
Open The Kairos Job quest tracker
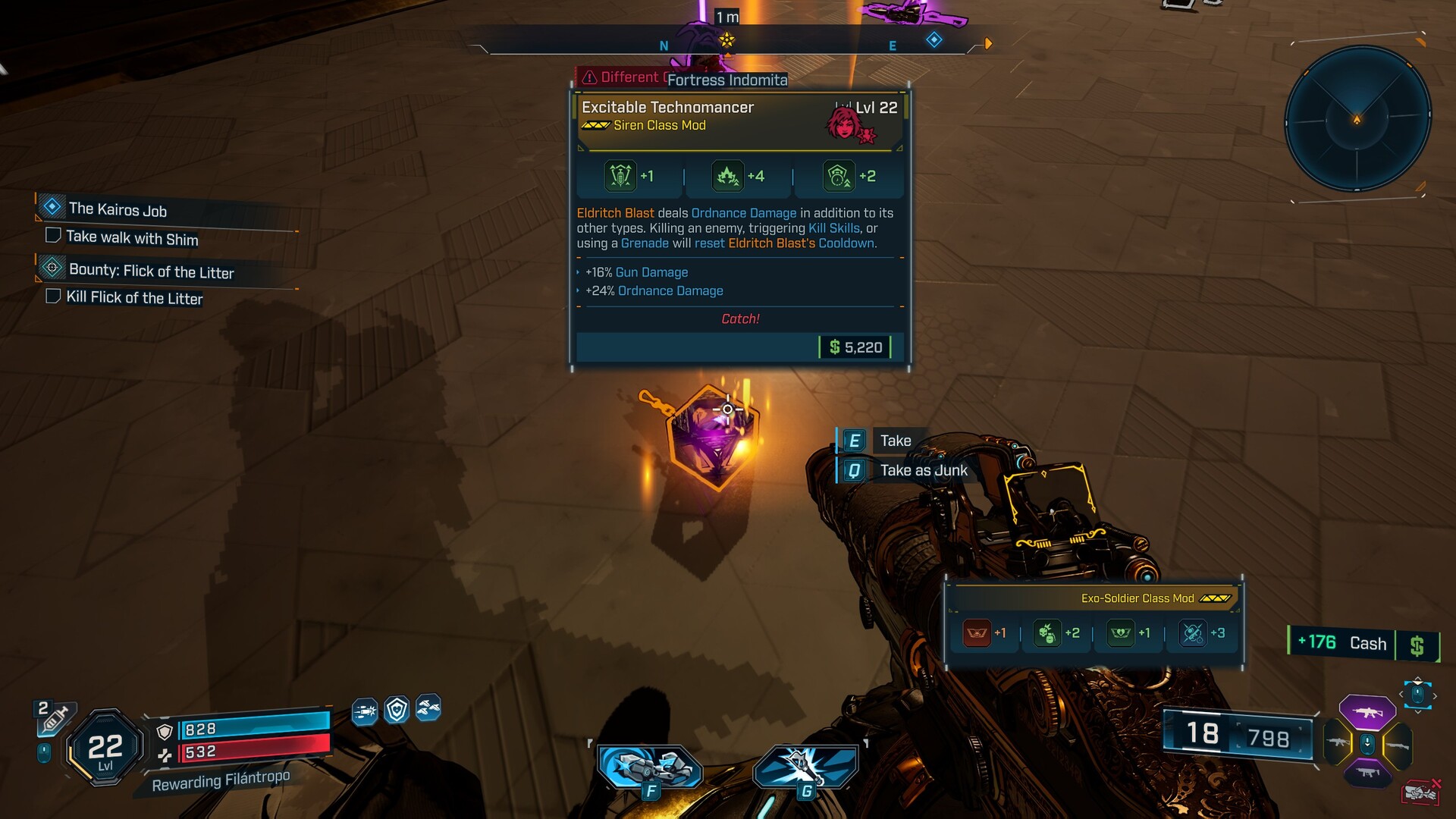[x=118, y=209]
